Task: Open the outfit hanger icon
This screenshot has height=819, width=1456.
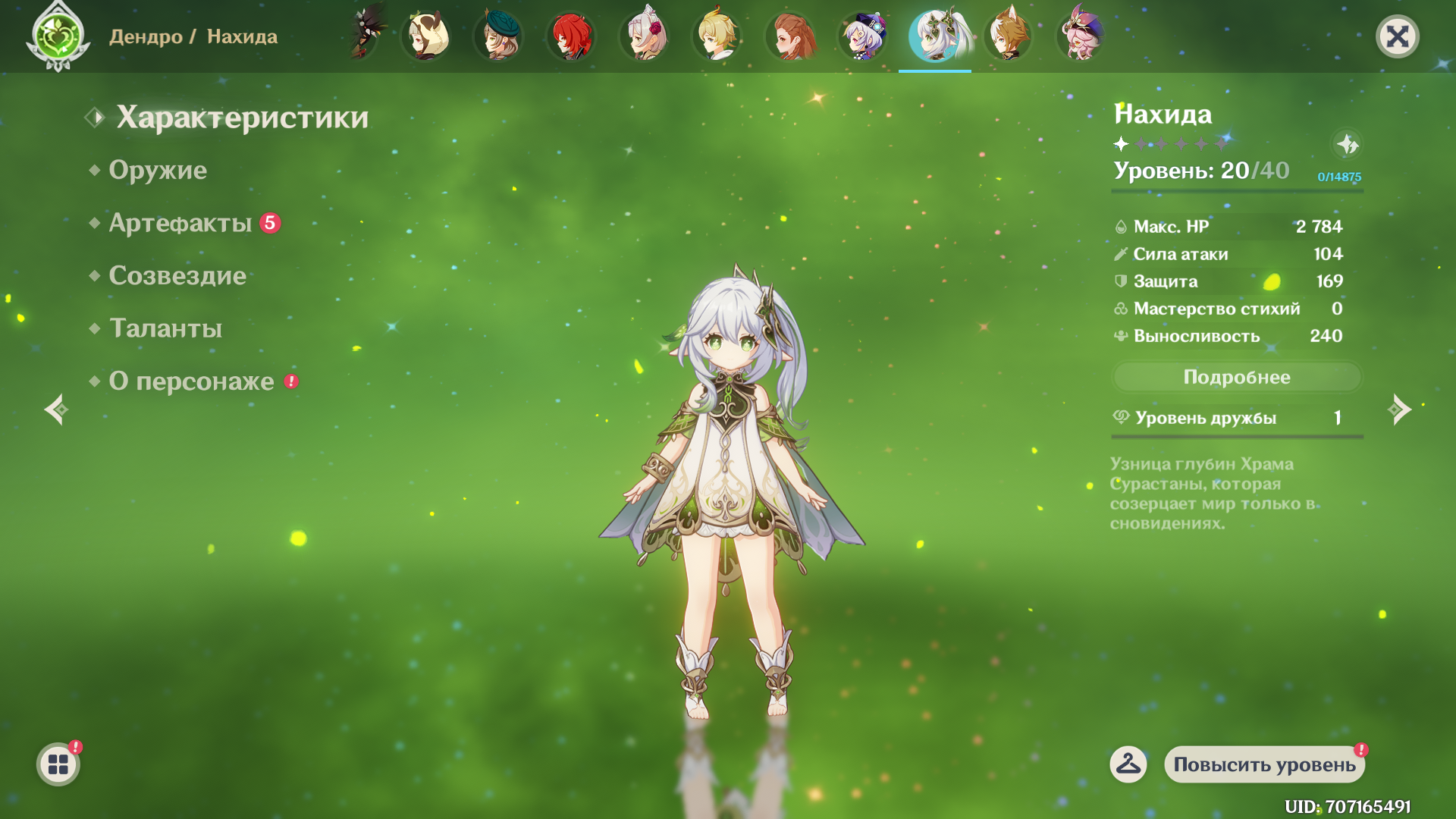Action: coord(1128,764)
